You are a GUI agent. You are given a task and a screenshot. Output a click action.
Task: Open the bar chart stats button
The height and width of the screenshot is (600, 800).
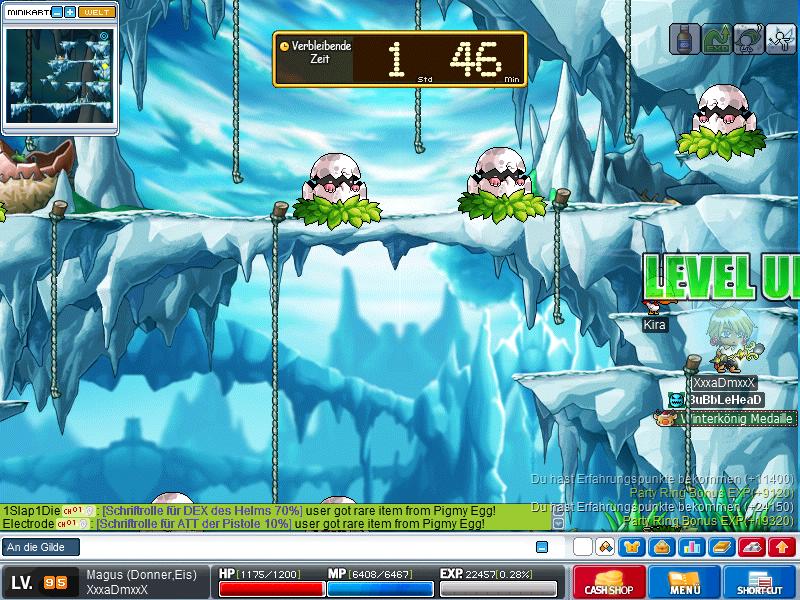pos(691,547)
